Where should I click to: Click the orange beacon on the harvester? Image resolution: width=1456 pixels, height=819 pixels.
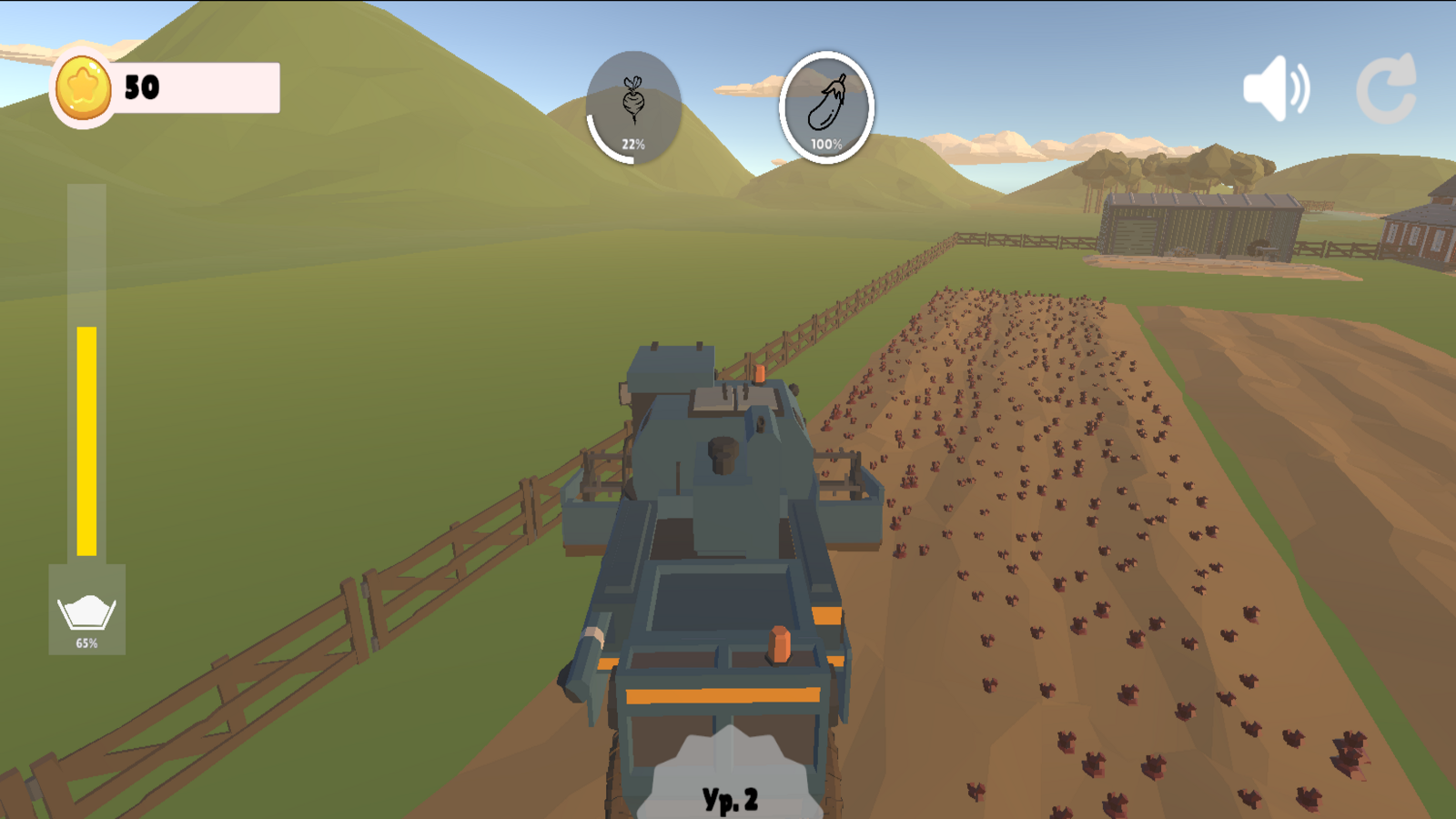(x=778, y=642)
